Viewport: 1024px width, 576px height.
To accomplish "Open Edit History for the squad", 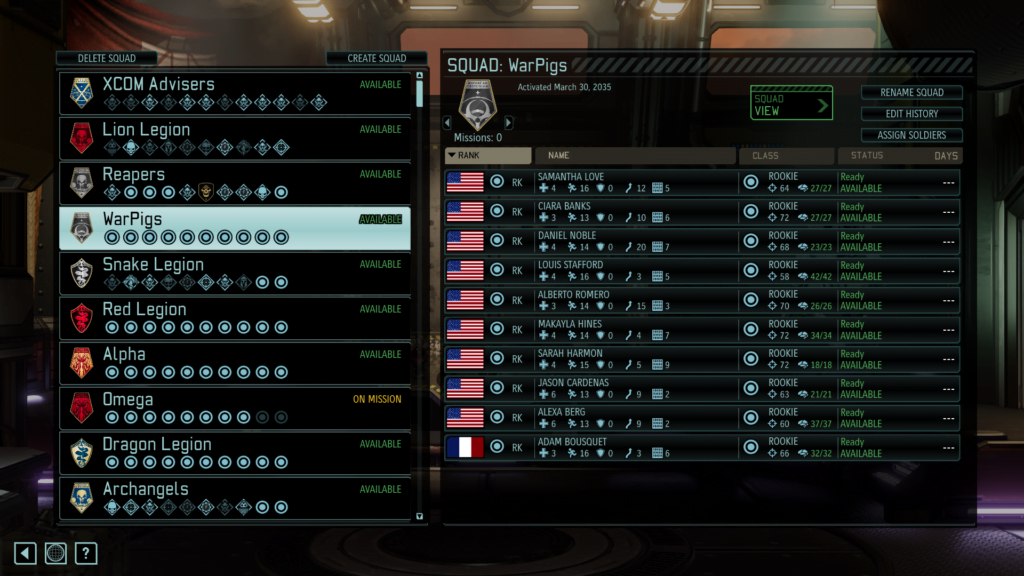I will pyautogui.click(x=911, y=114).
